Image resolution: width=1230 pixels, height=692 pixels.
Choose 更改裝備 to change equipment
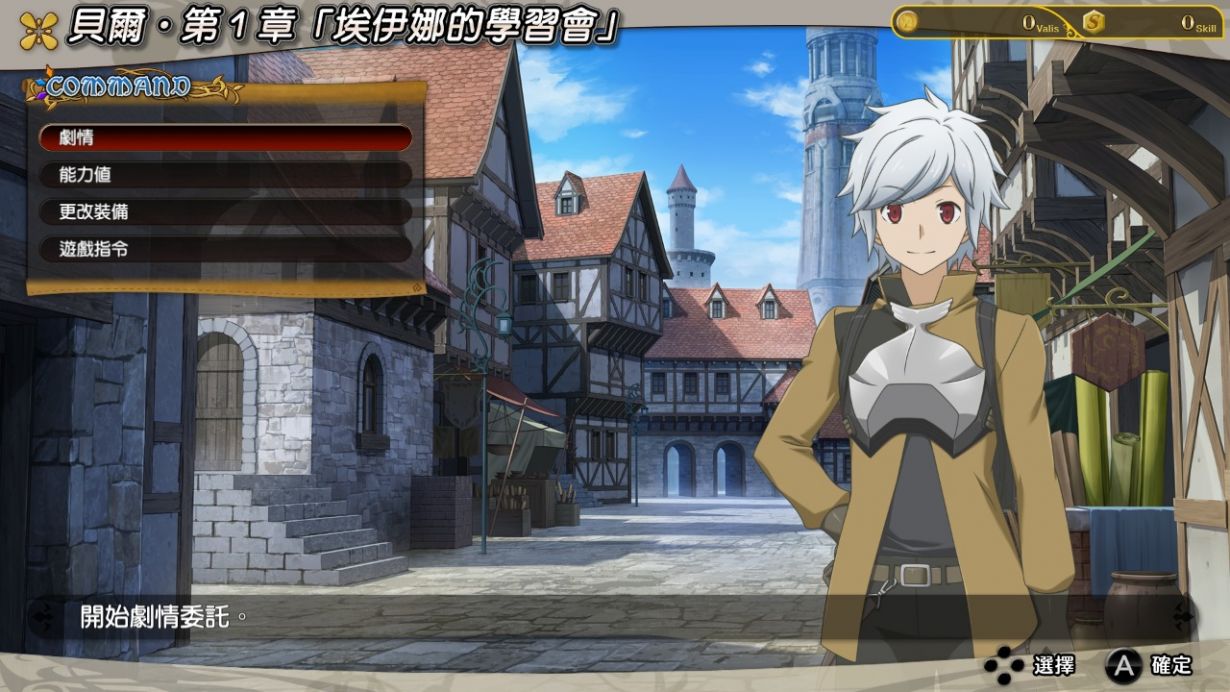coord(225,212)
